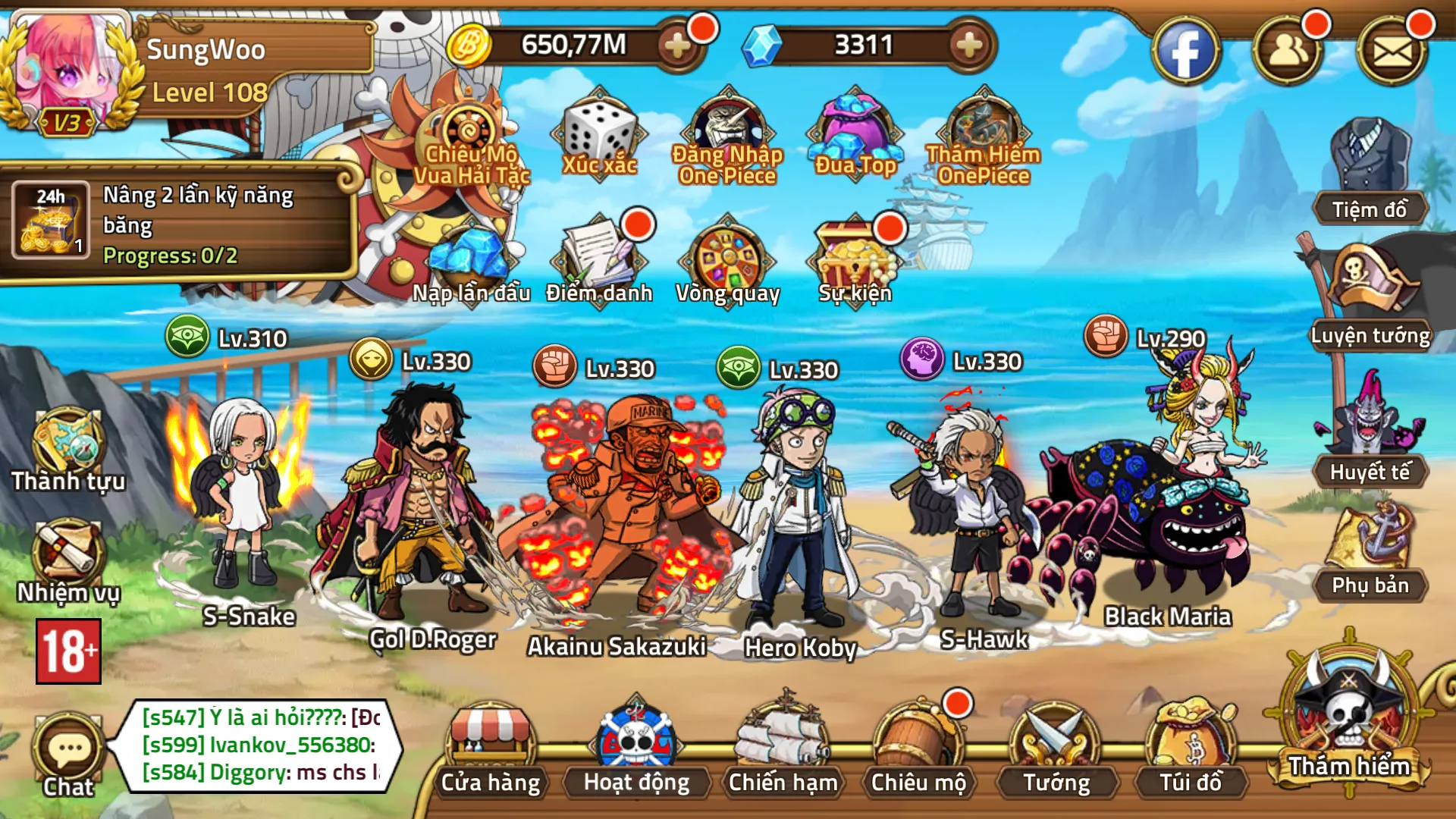Open the friends list icon

click(x=1288, y=52)
